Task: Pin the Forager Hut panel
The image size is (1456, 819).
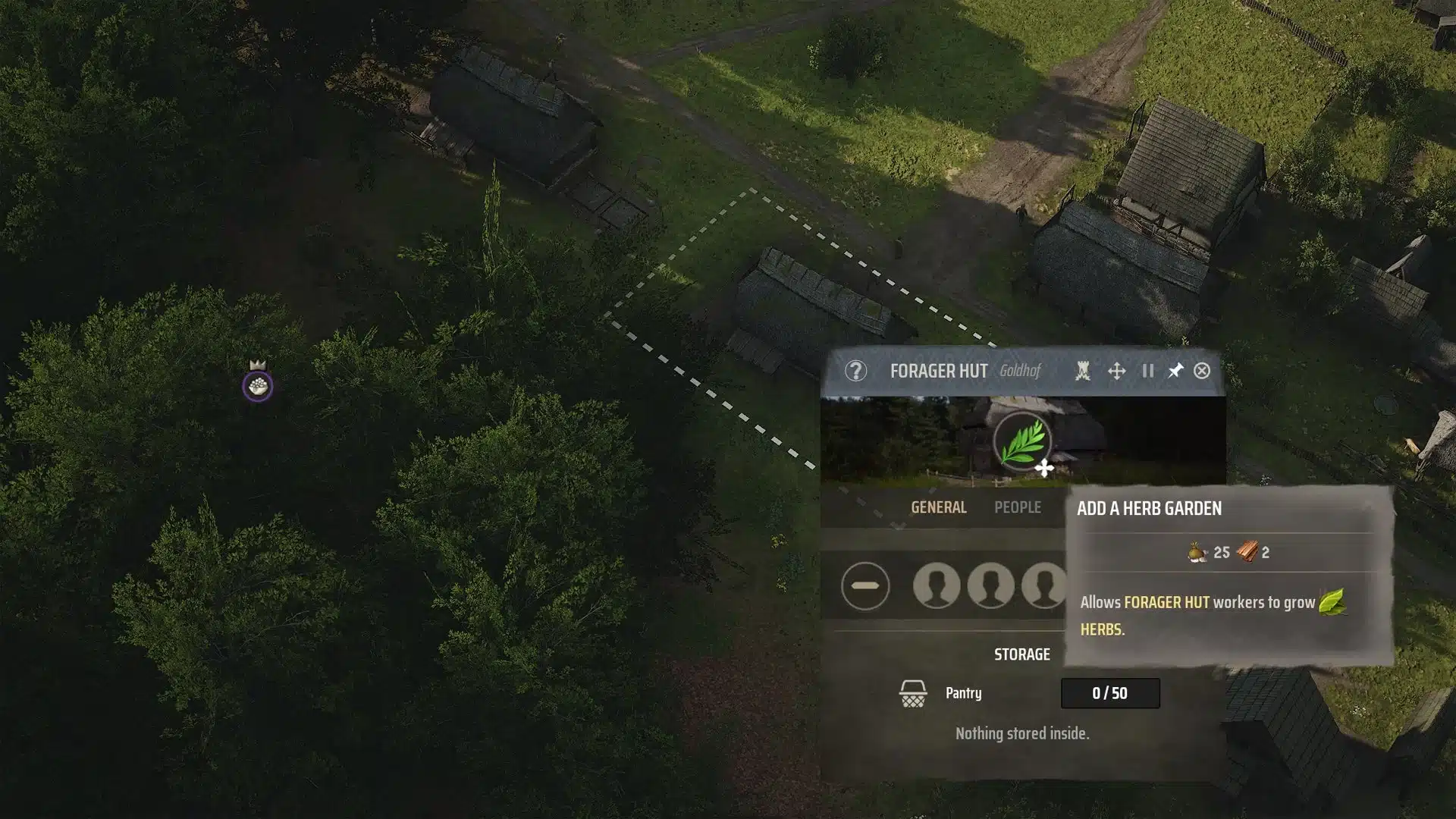Action: pyautogui.click(x=1175, y=371)
